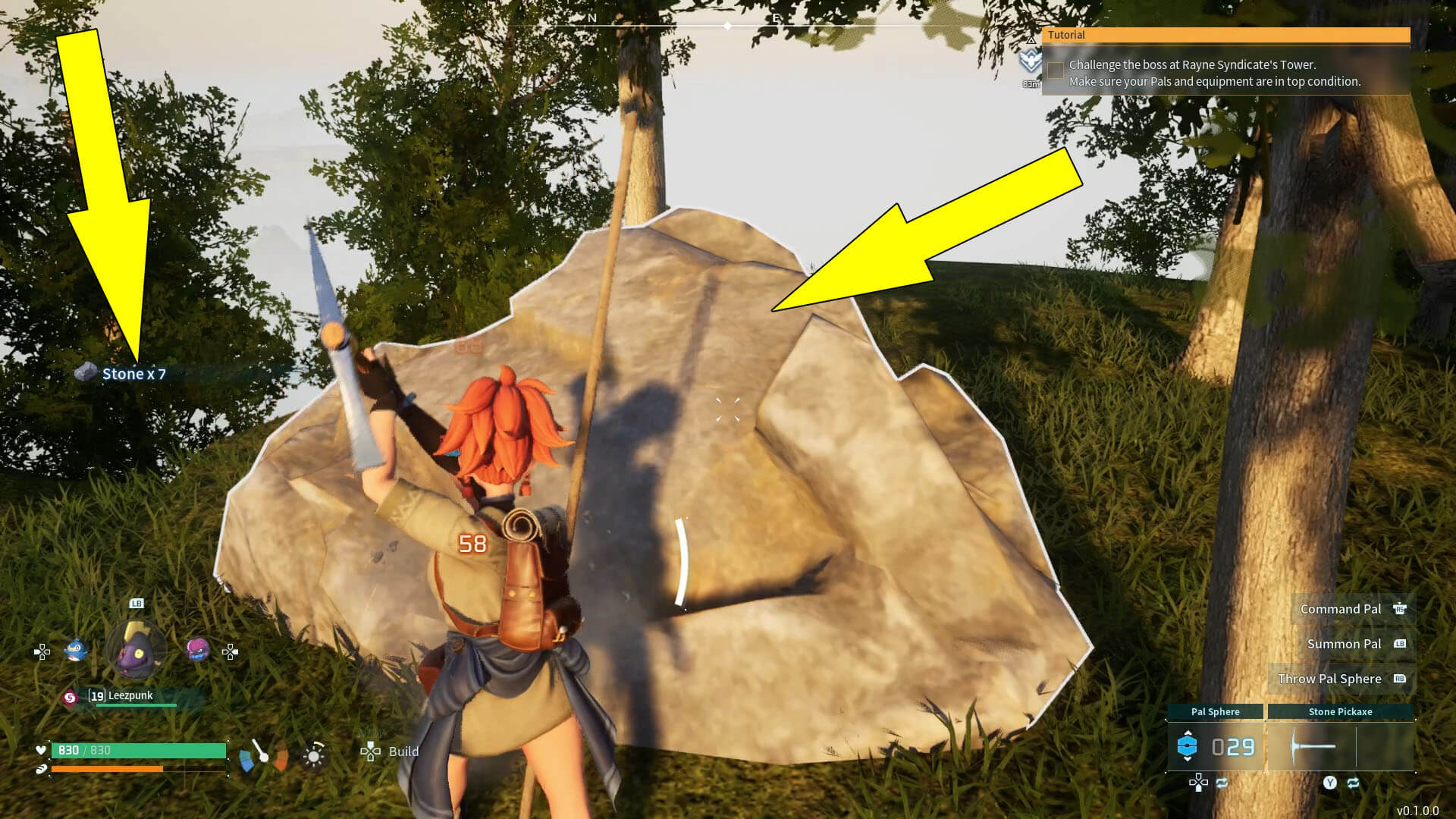
Task: Select the Pal Sphere hotbar tab label
Action: coord(1216,711)
